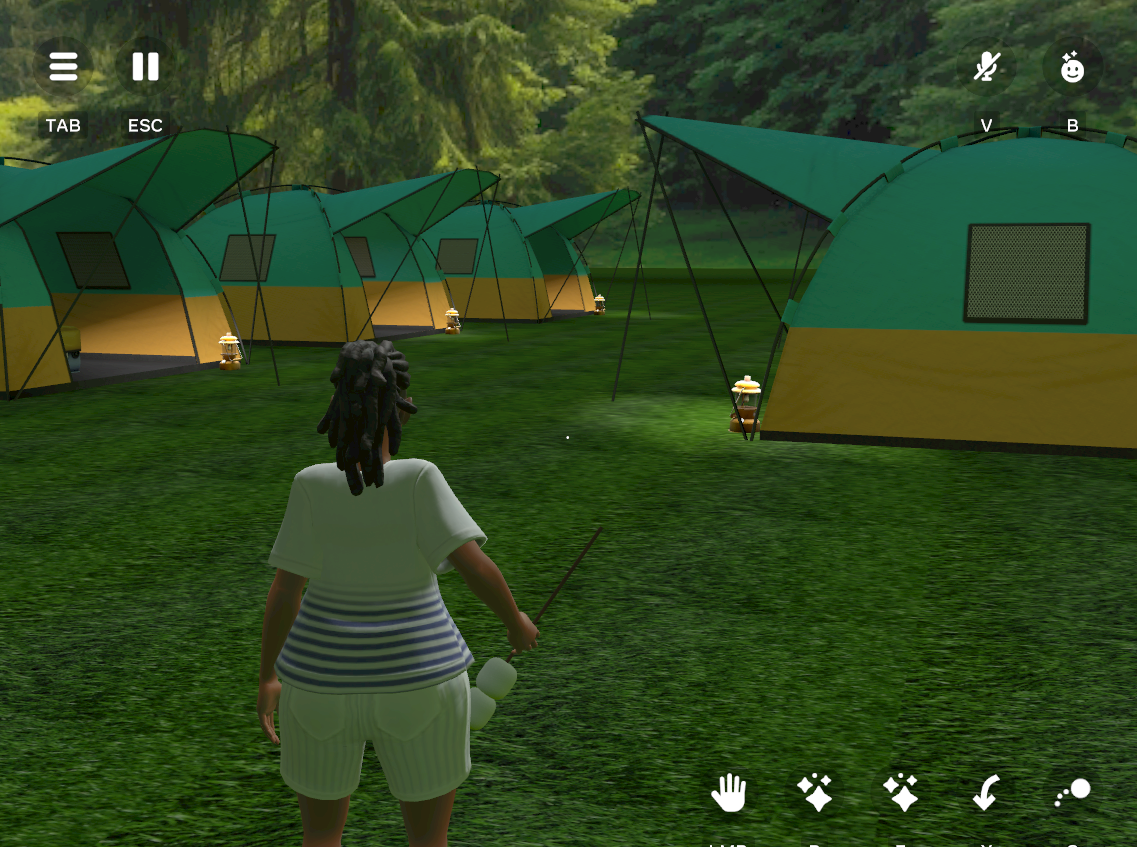Open the emote smiley face menu
This screenshot has width=1137, height=847.
pyautogui.click(x=1072, y=68)
